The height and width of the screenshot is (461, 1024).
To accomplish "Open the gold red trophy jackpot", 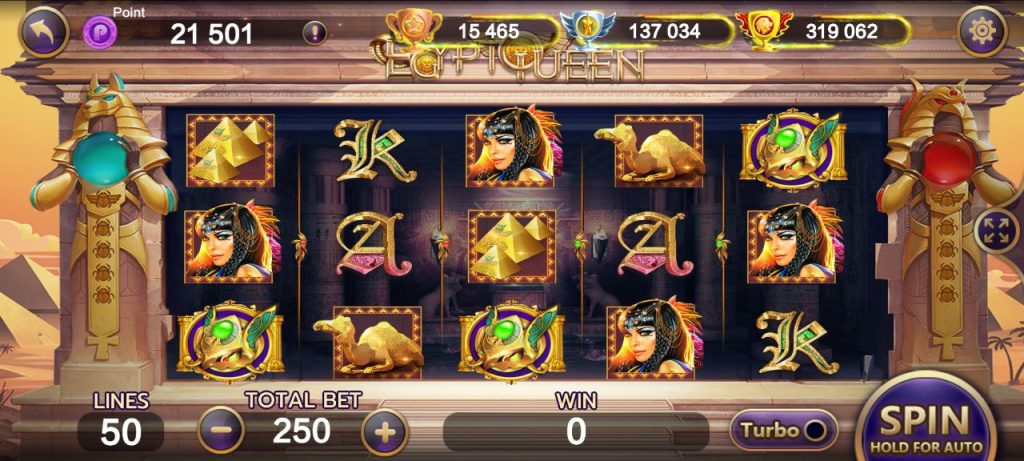I will pos(757,30).
